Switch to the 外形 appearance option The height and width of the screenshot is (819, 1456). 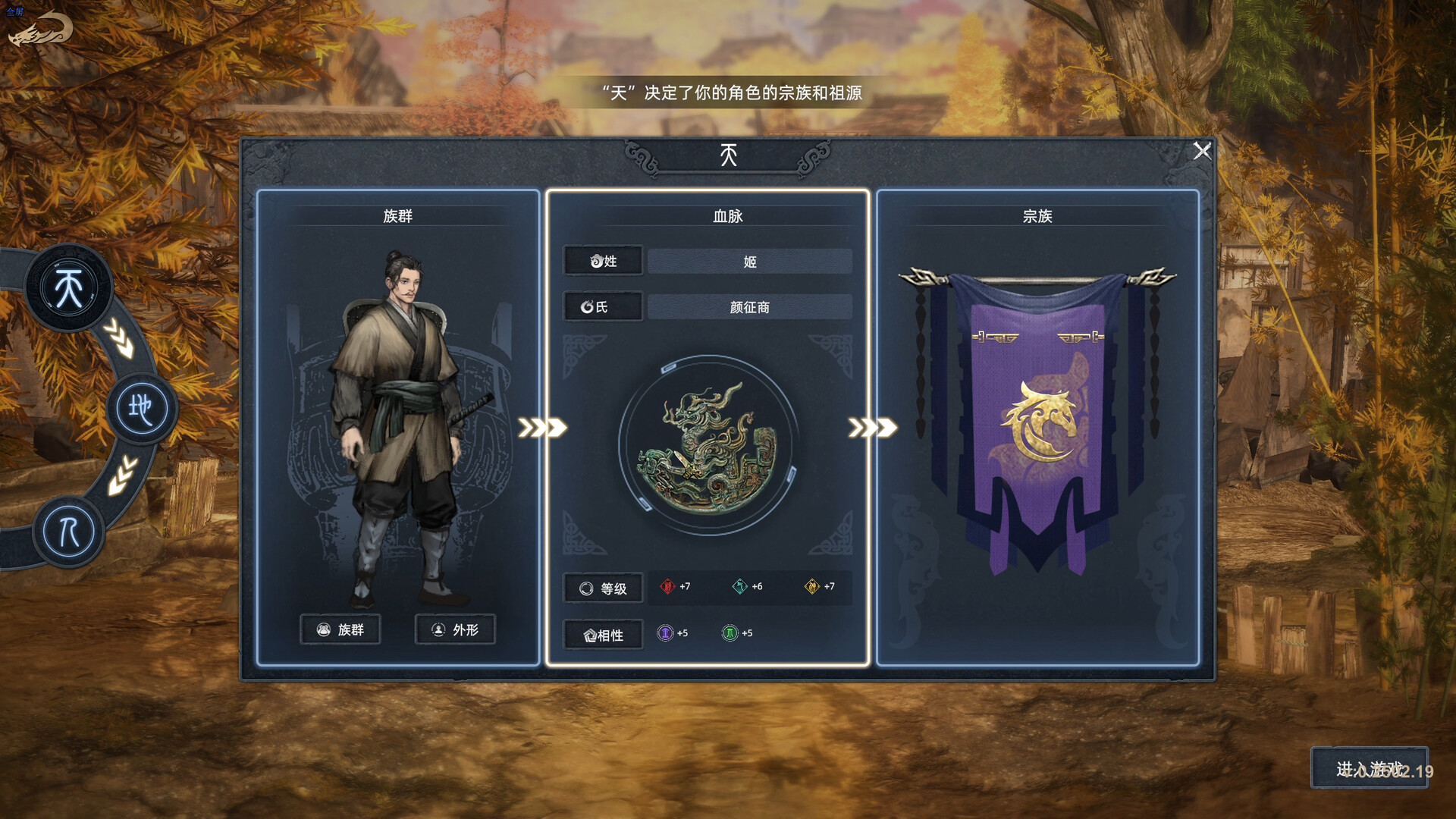click(x=454, y=629)
